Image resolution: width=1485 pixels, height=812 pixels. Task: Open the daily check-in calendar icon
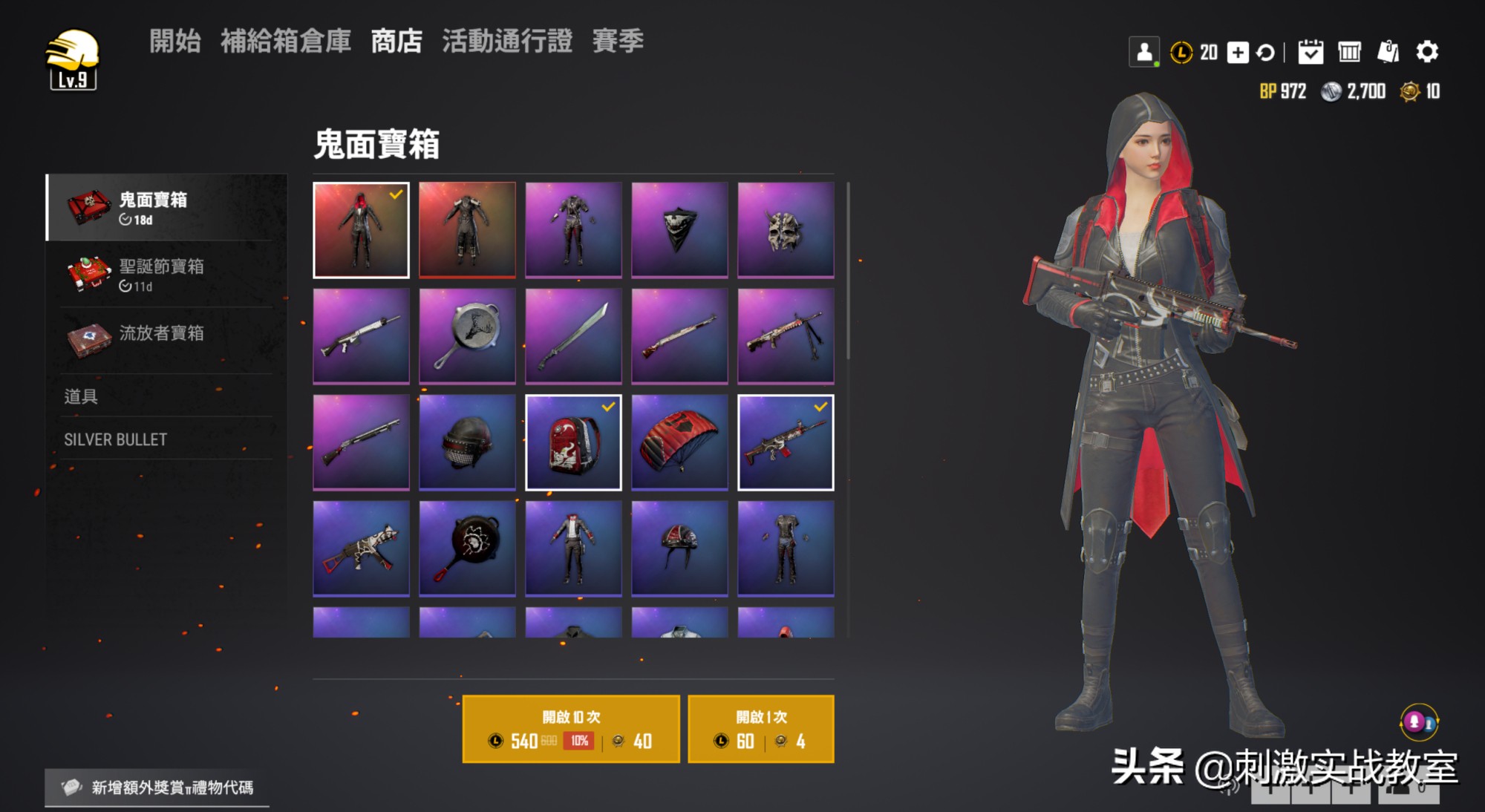[1310, 52]
